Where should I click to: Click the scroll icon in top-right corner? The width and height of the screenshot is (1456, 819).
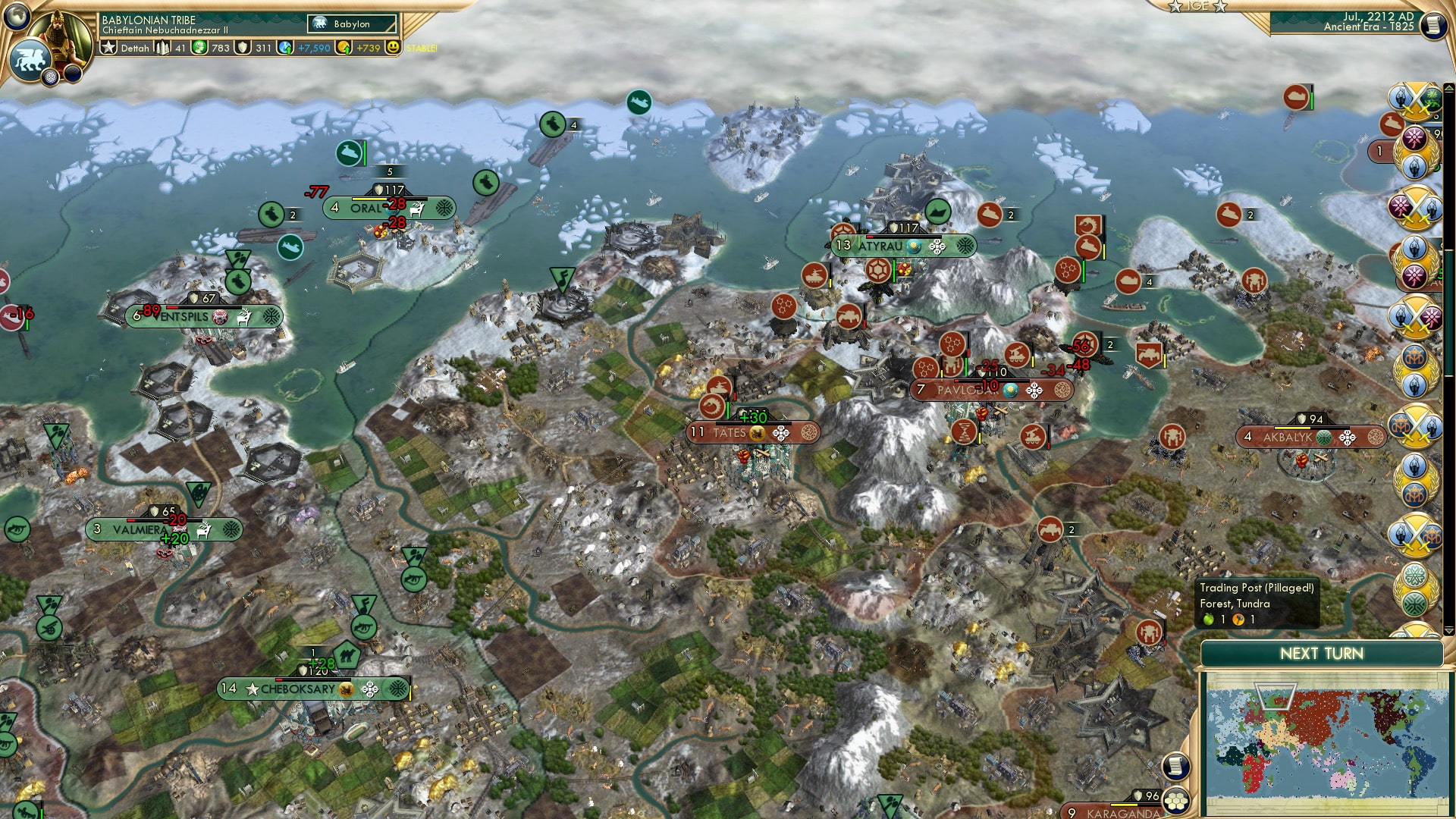pos(1433,27)
